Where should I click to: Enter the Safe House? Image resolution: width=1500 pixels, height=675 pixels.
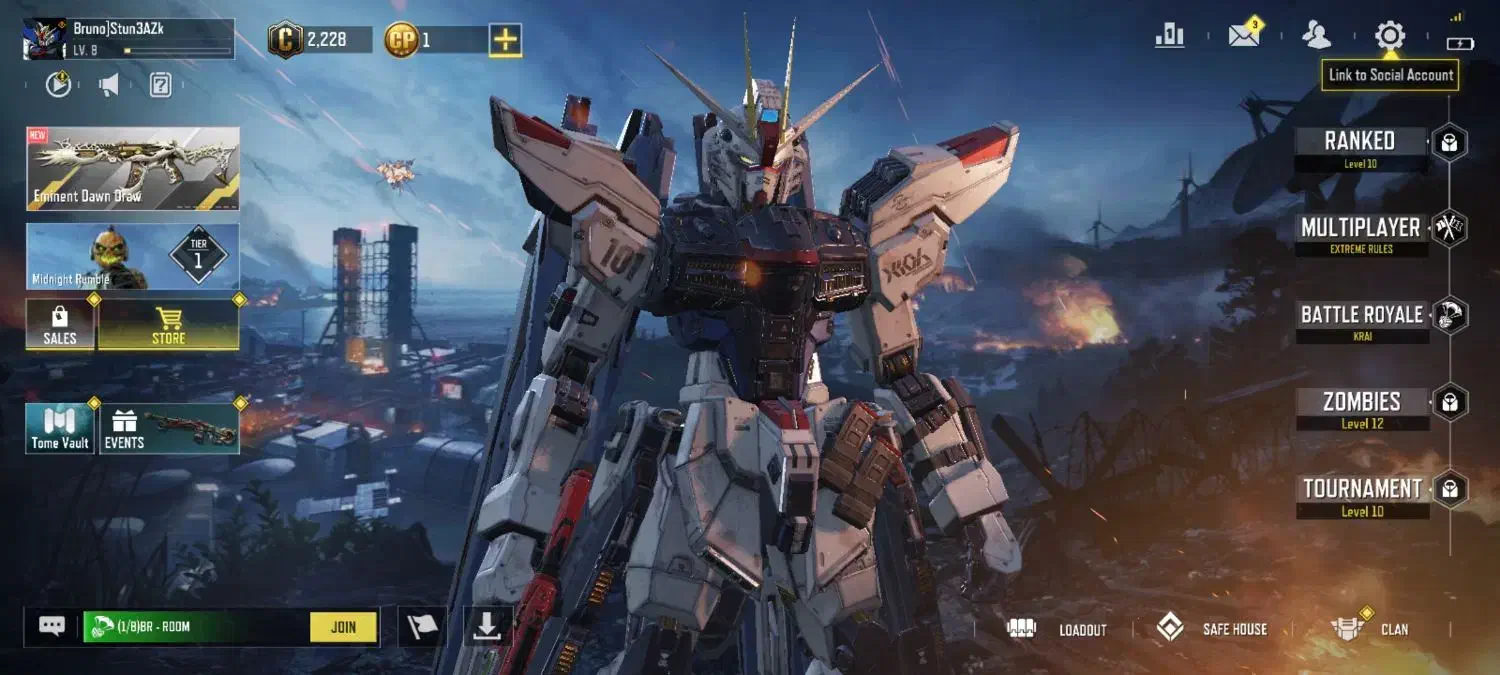[1212, 629]
